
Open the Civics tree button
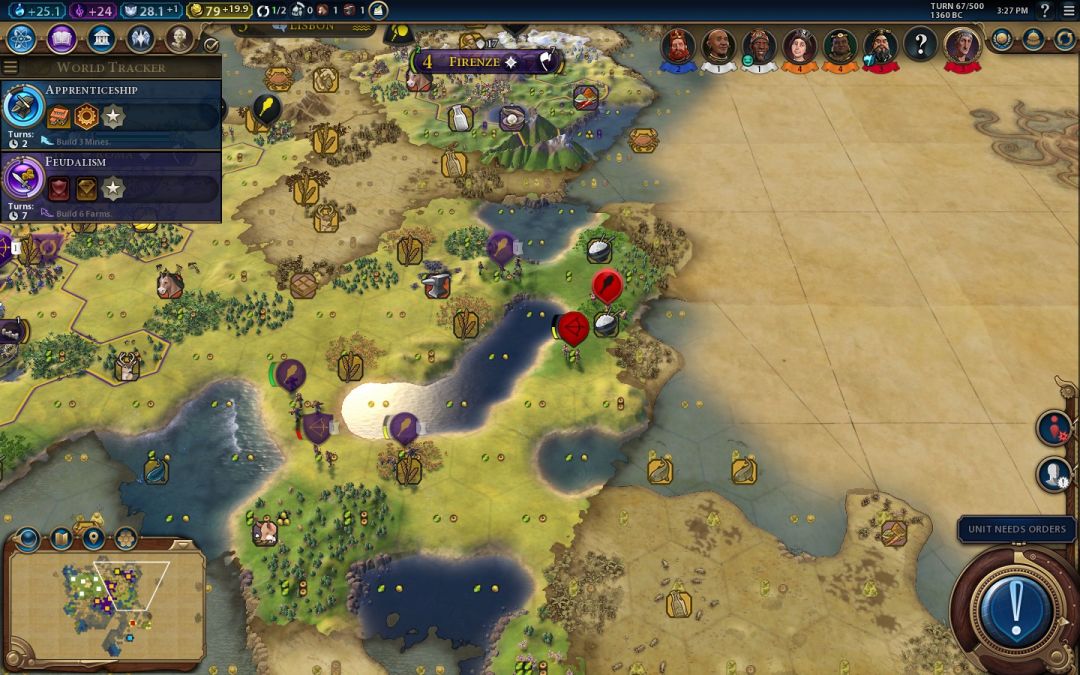pyautogui.click(x=61, y=39)
